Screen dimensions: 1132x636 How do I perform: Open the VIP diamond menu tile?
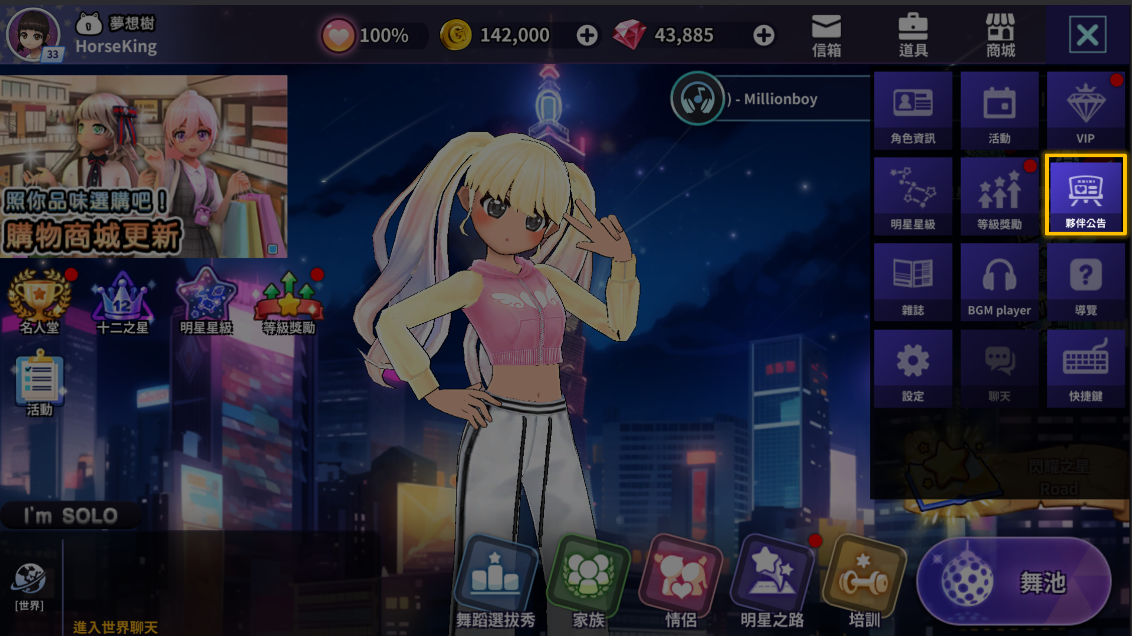click(x=1085, y=110)
